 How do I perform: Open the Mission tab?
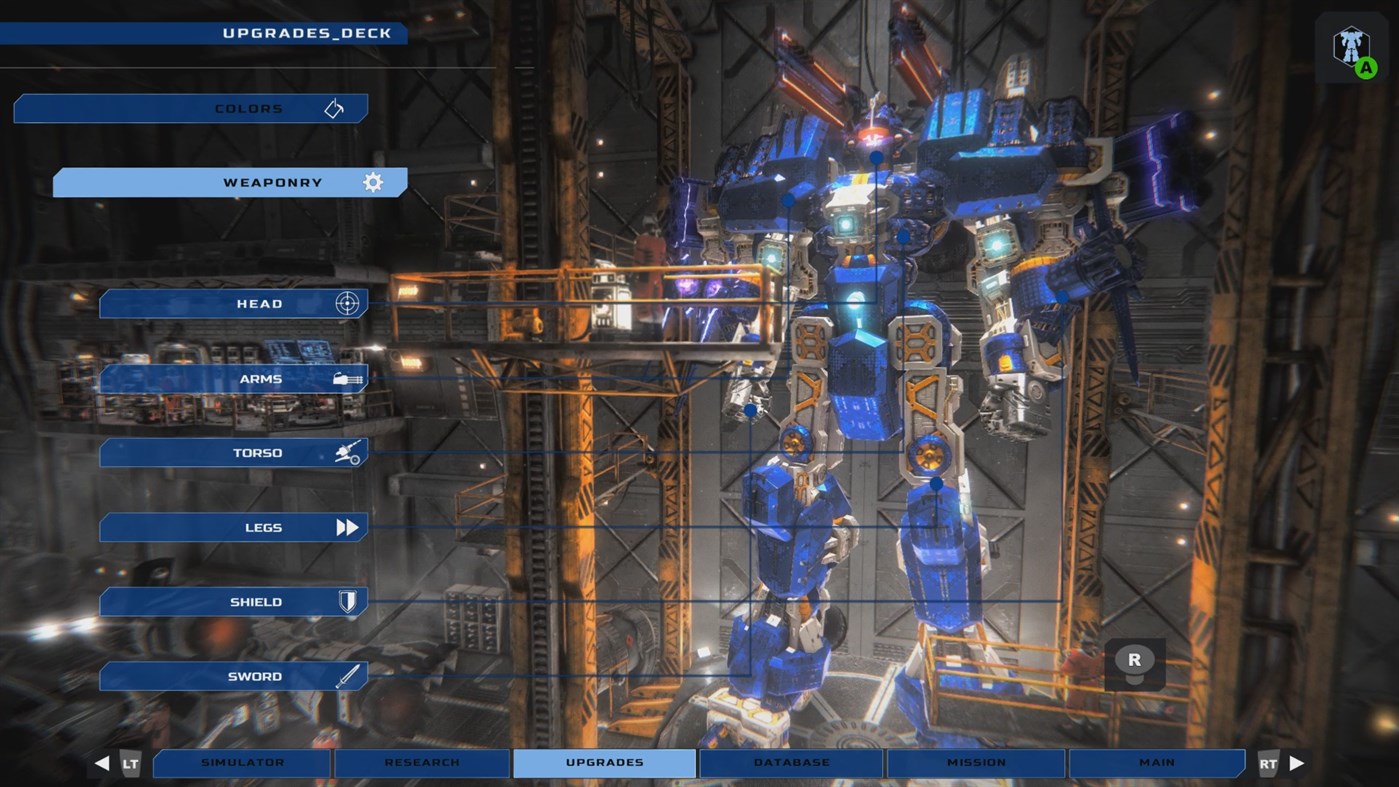click(x=975, y=762)
